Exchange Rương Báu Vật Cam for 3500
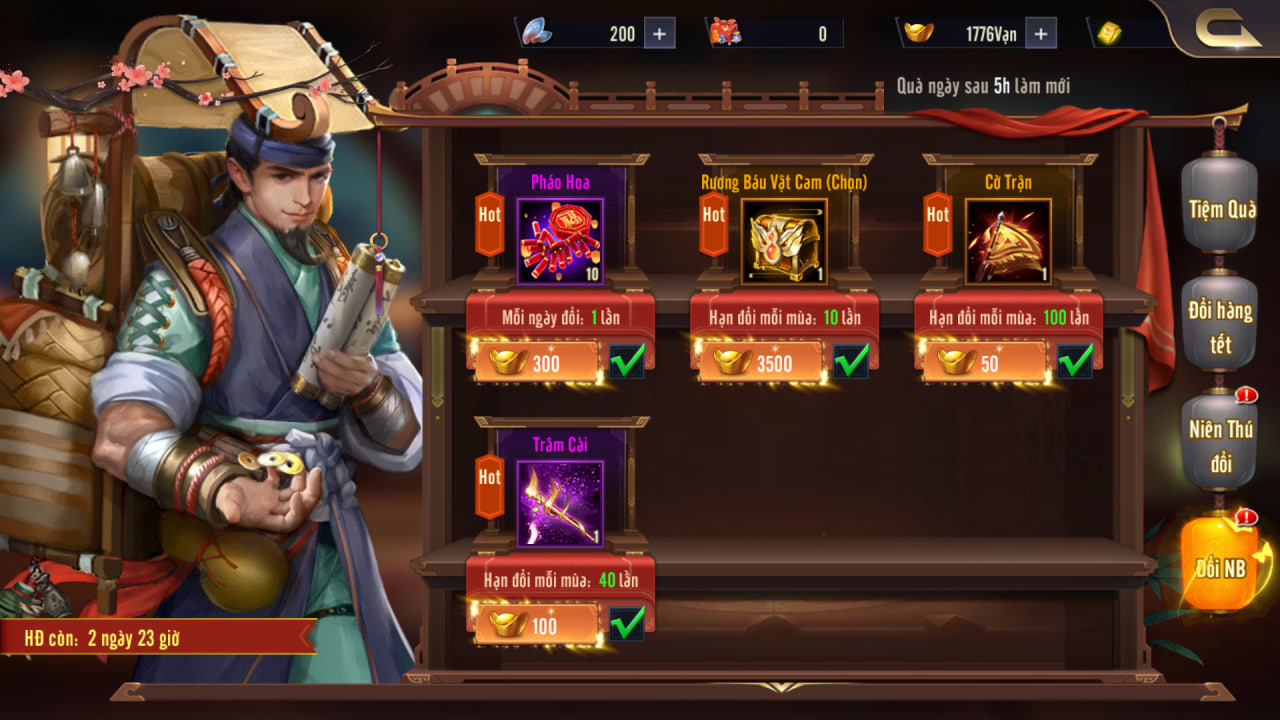Viewport: 1280px width, 720px height. 760,363
